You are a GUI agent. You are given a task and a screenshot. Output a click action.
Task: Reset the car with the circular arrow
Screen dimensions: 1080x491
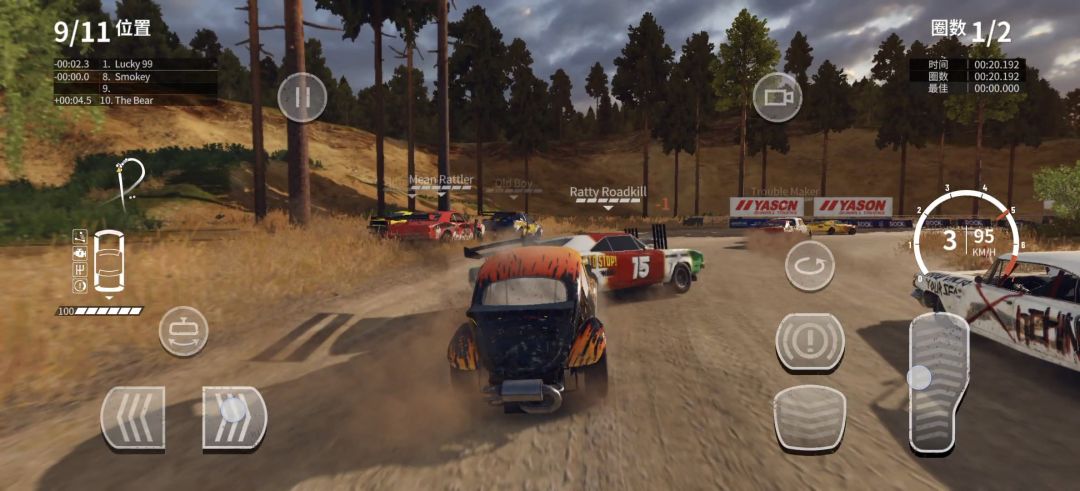tap(809, 266)
